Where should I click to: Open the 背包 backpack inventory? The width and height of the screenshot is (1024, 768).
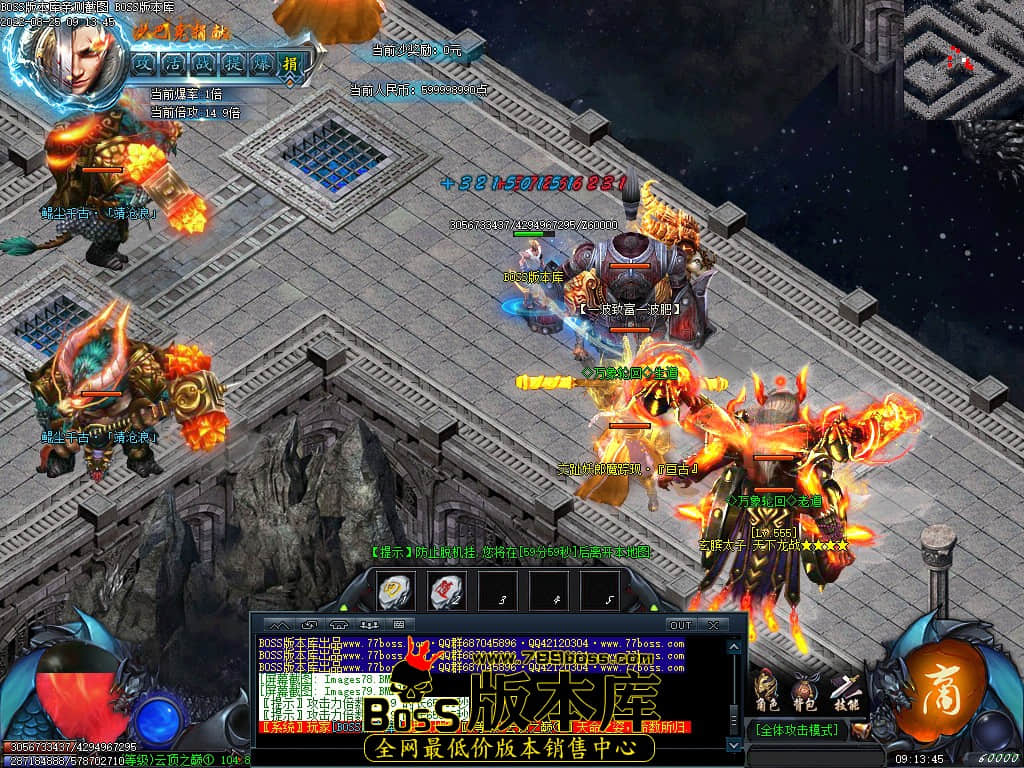click(x=804, y=688)
